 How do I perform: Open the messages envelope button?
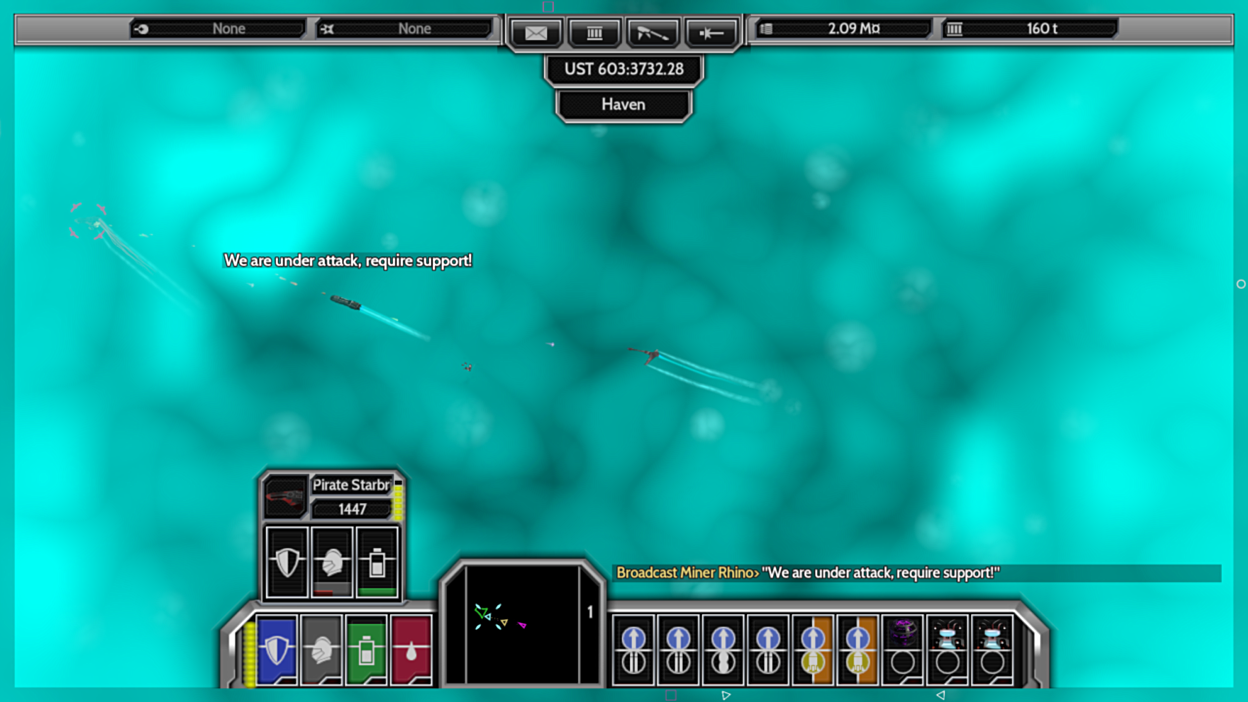point(536,33)
